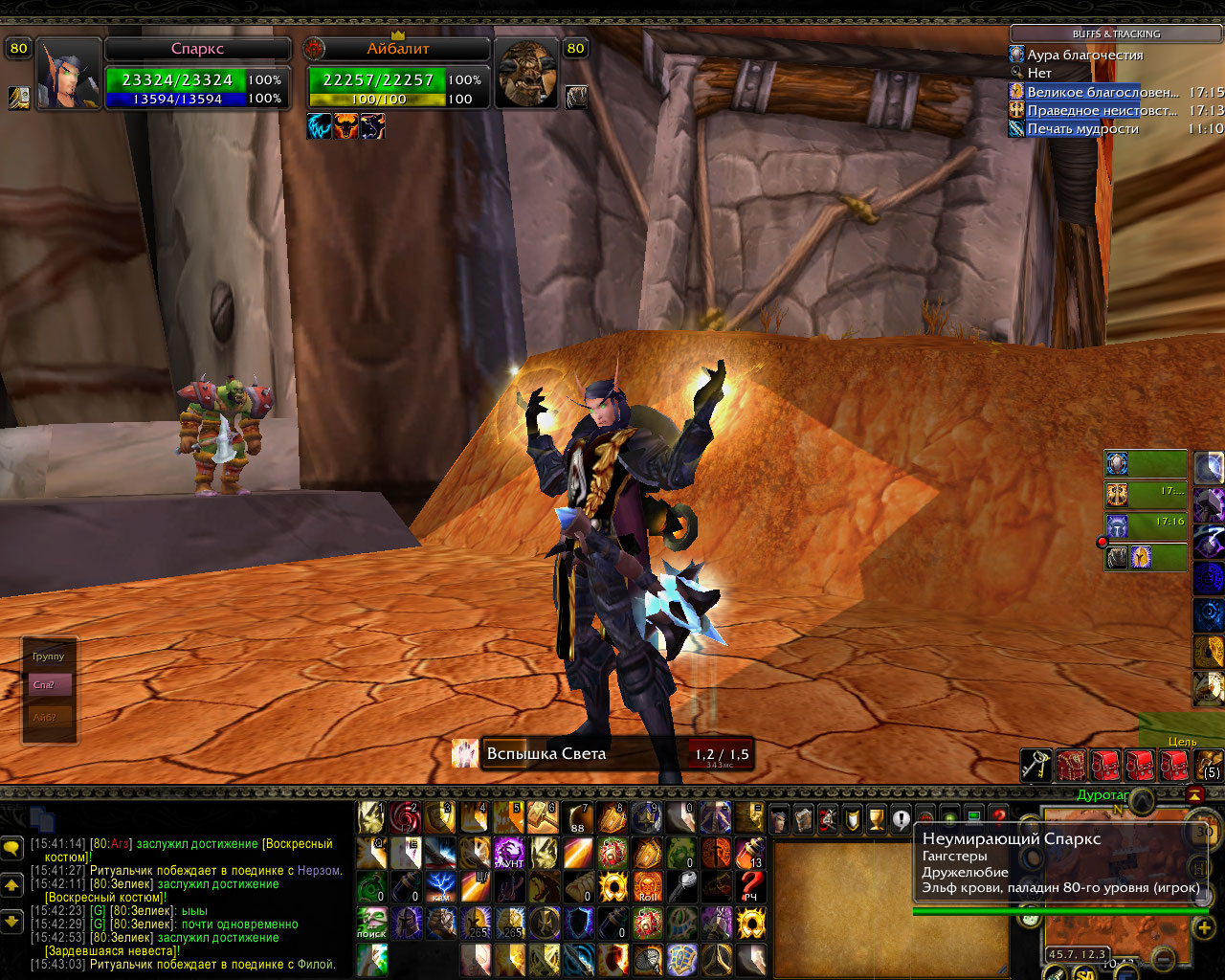
Task: Open the achievements golden chalice button
Action: click(876, 819)
